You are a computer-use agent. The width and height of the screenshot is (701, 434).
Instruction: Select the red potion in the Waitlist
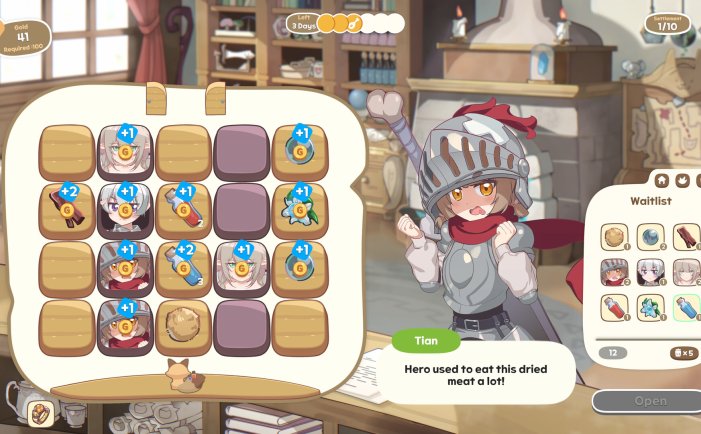613,307
